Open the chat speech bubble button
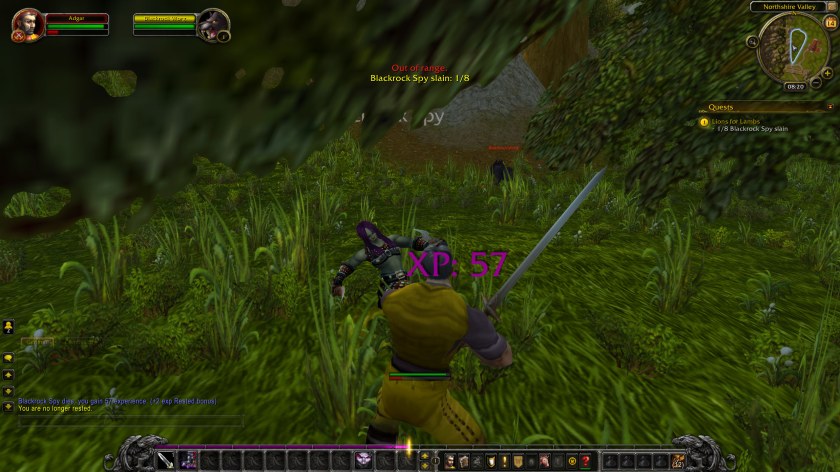This screenshot has height=472, width=840. [x=8, y=357]
